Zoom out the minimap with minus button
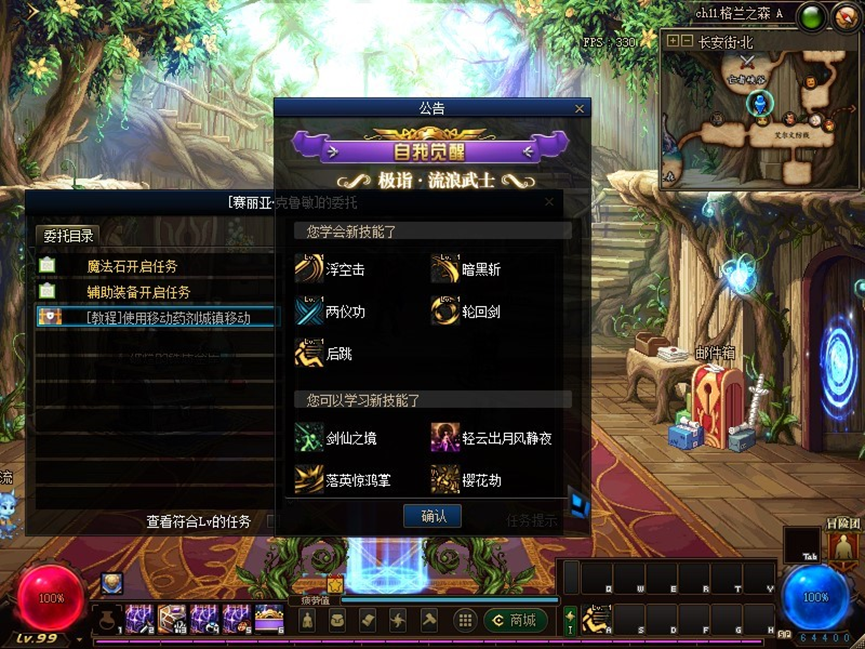The height and width of the screenshot is (649, 865). 686,41
